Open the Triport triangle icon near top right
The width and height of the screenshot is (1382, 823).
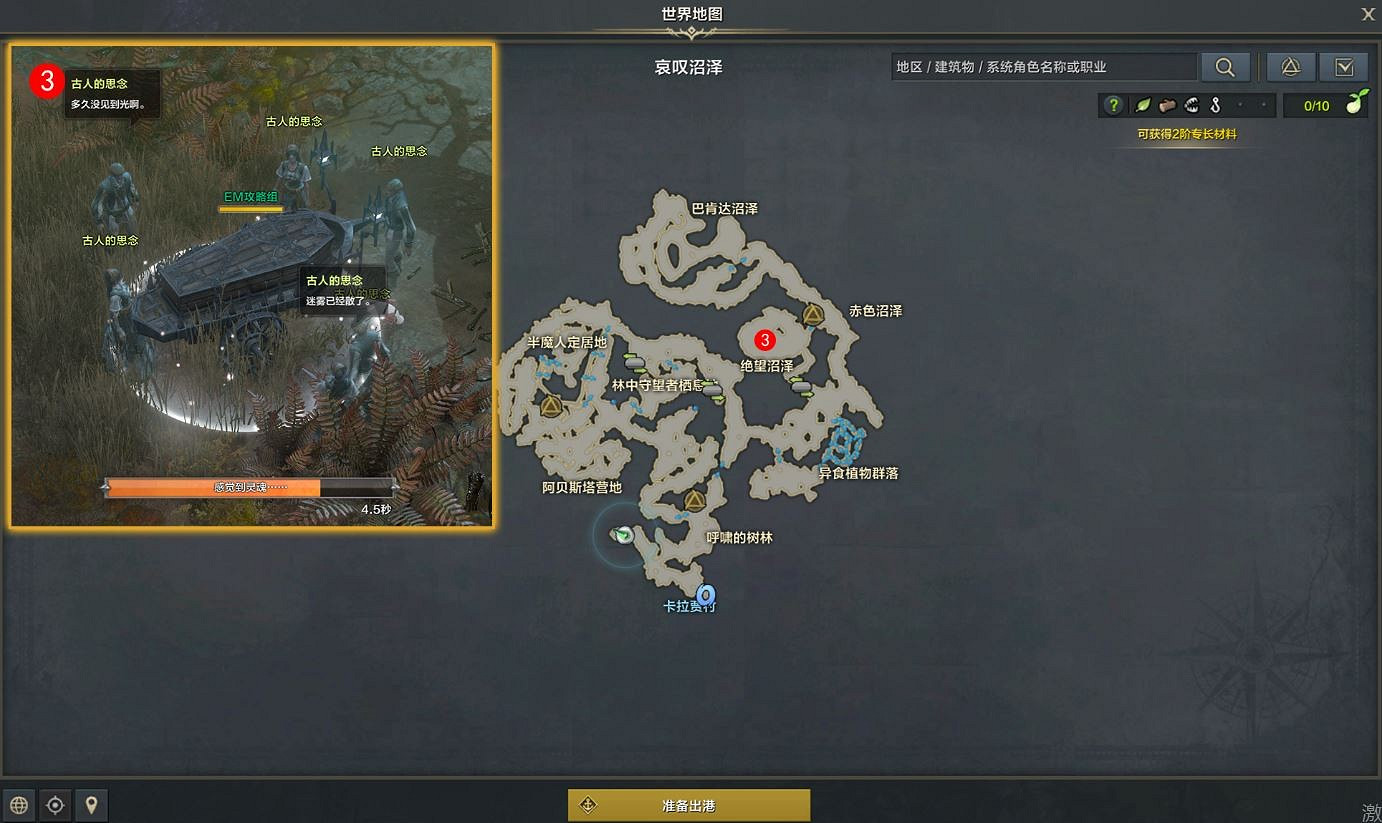pyautogui.click(x=1290, y=67)
